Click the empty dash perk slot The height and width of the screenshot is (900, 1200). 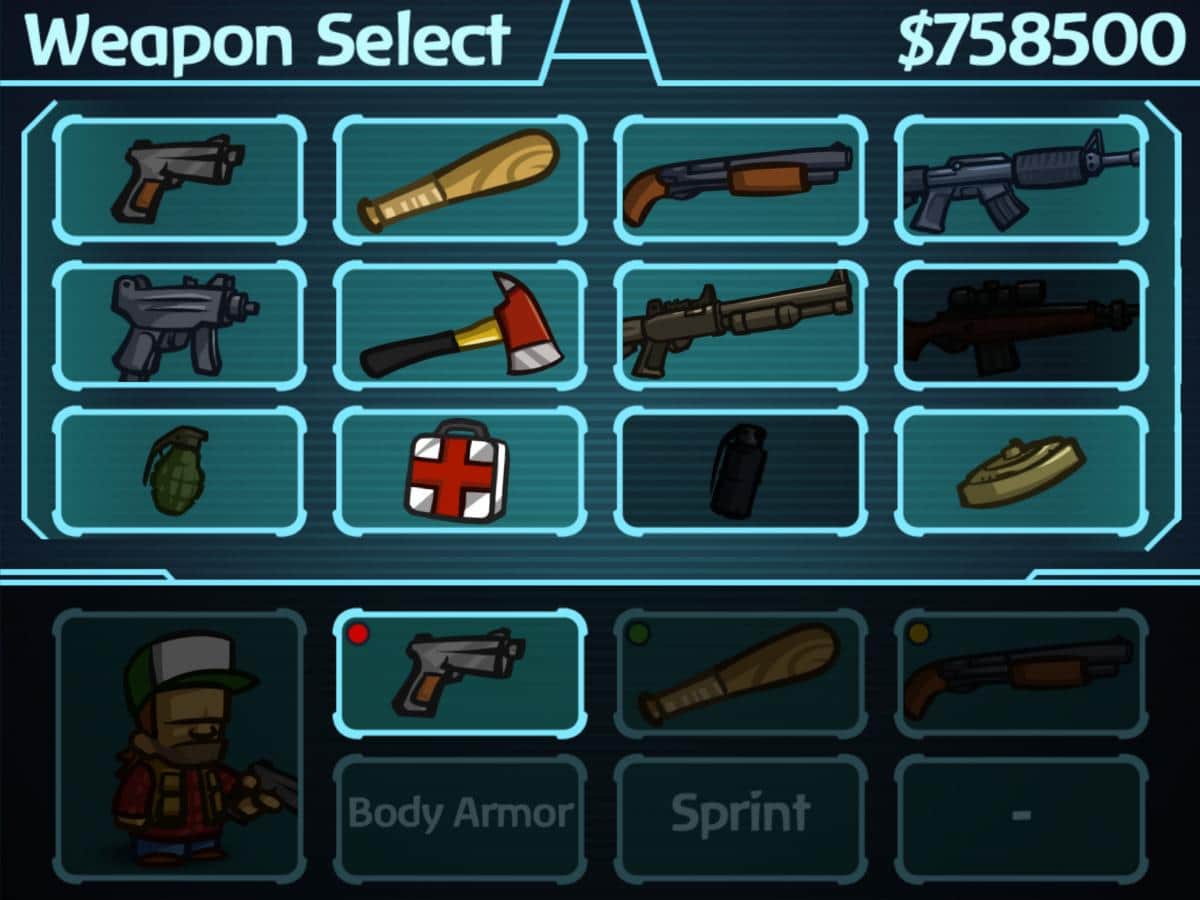point(1021,815)
